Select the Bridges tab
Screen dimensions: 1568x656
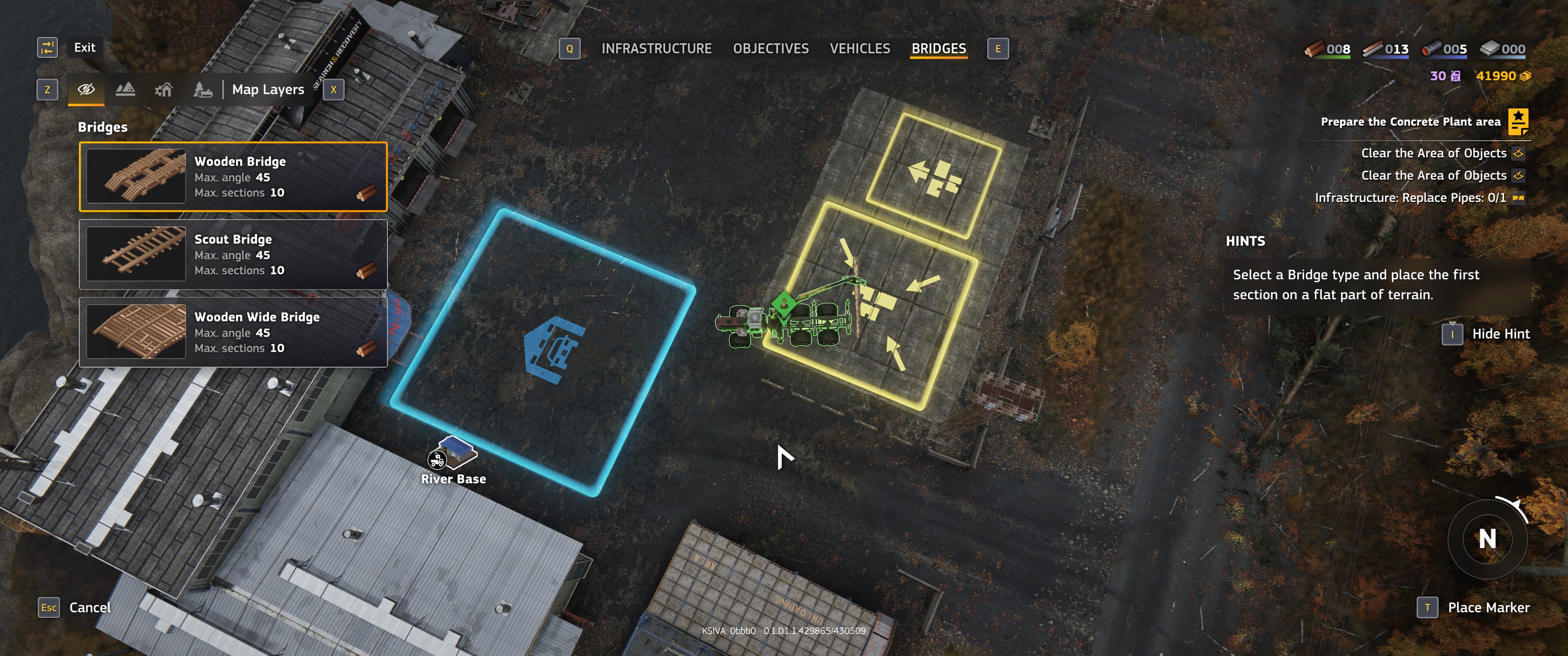coord(938,49)
